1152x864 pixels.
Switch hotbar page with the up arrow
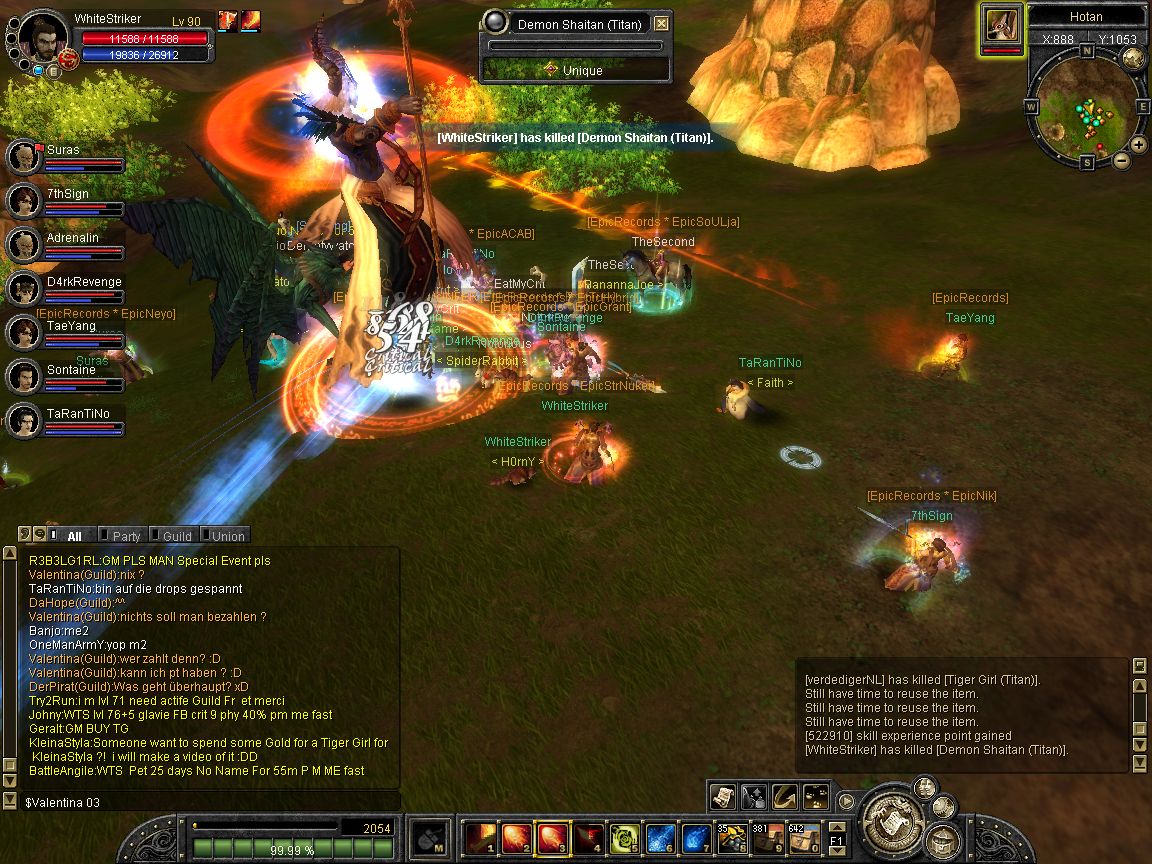click(837, 826)
